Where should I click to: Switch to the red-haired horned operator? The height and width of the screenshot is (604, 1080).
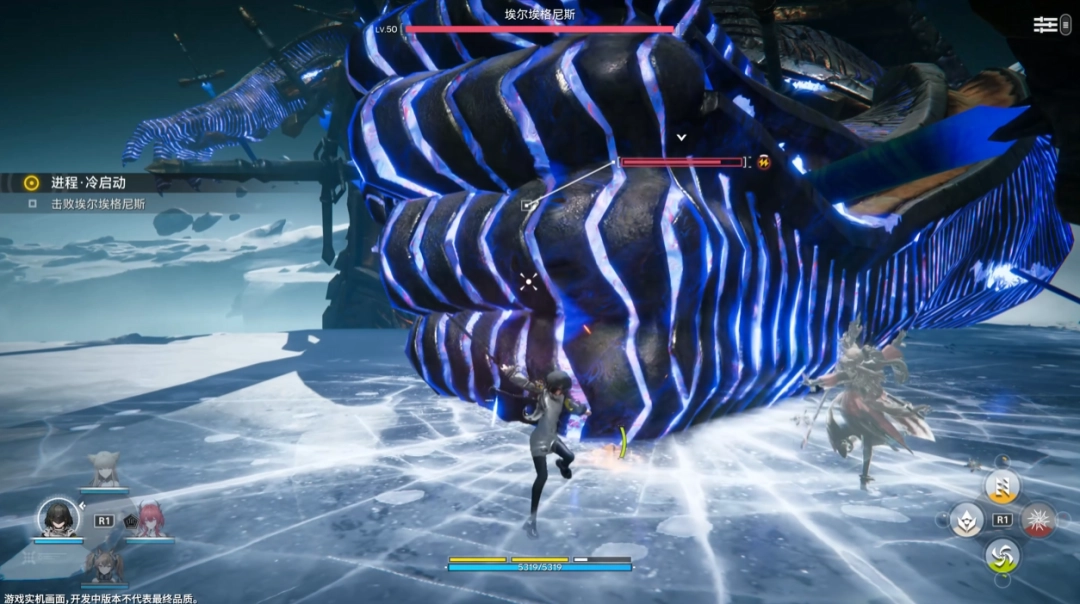pos(148,519)
